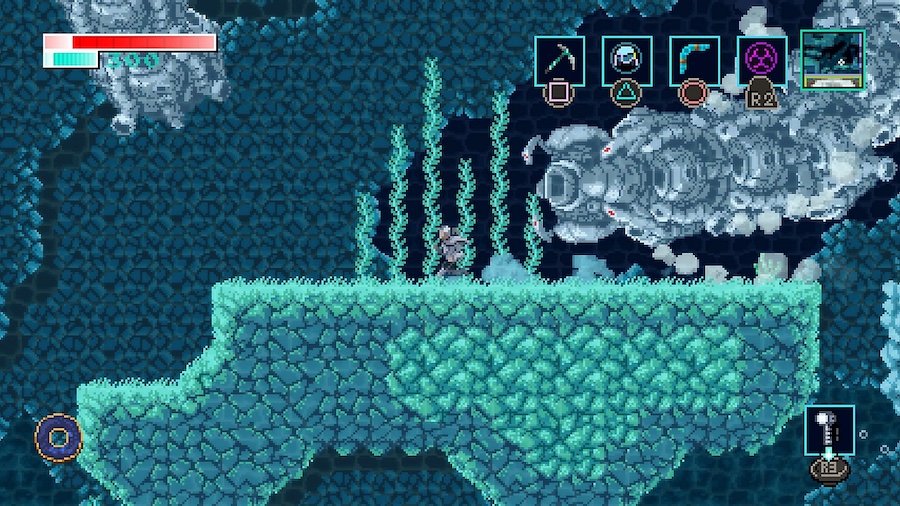Trigger the purple biohazard symbol ability
The height and width of the screenshot is (506, 900).
(762, 61)
